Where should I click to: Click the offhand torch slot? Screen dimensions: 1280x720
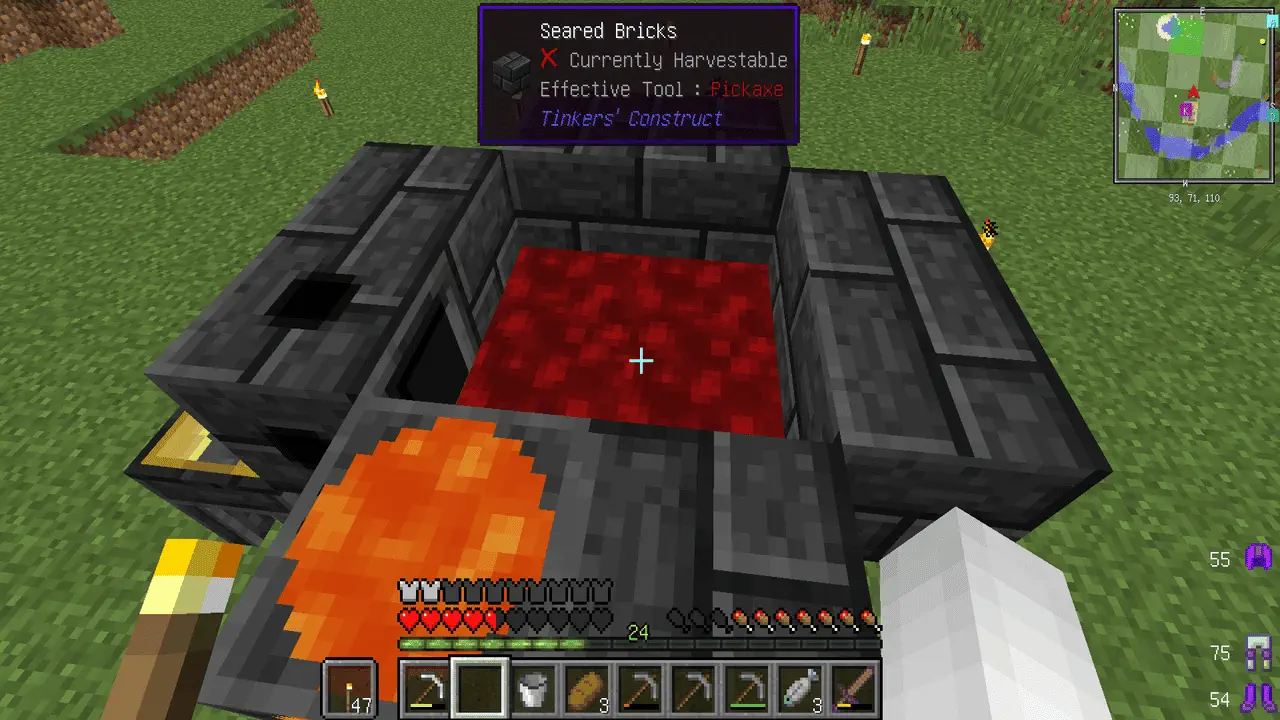click(x=350, y=689)
